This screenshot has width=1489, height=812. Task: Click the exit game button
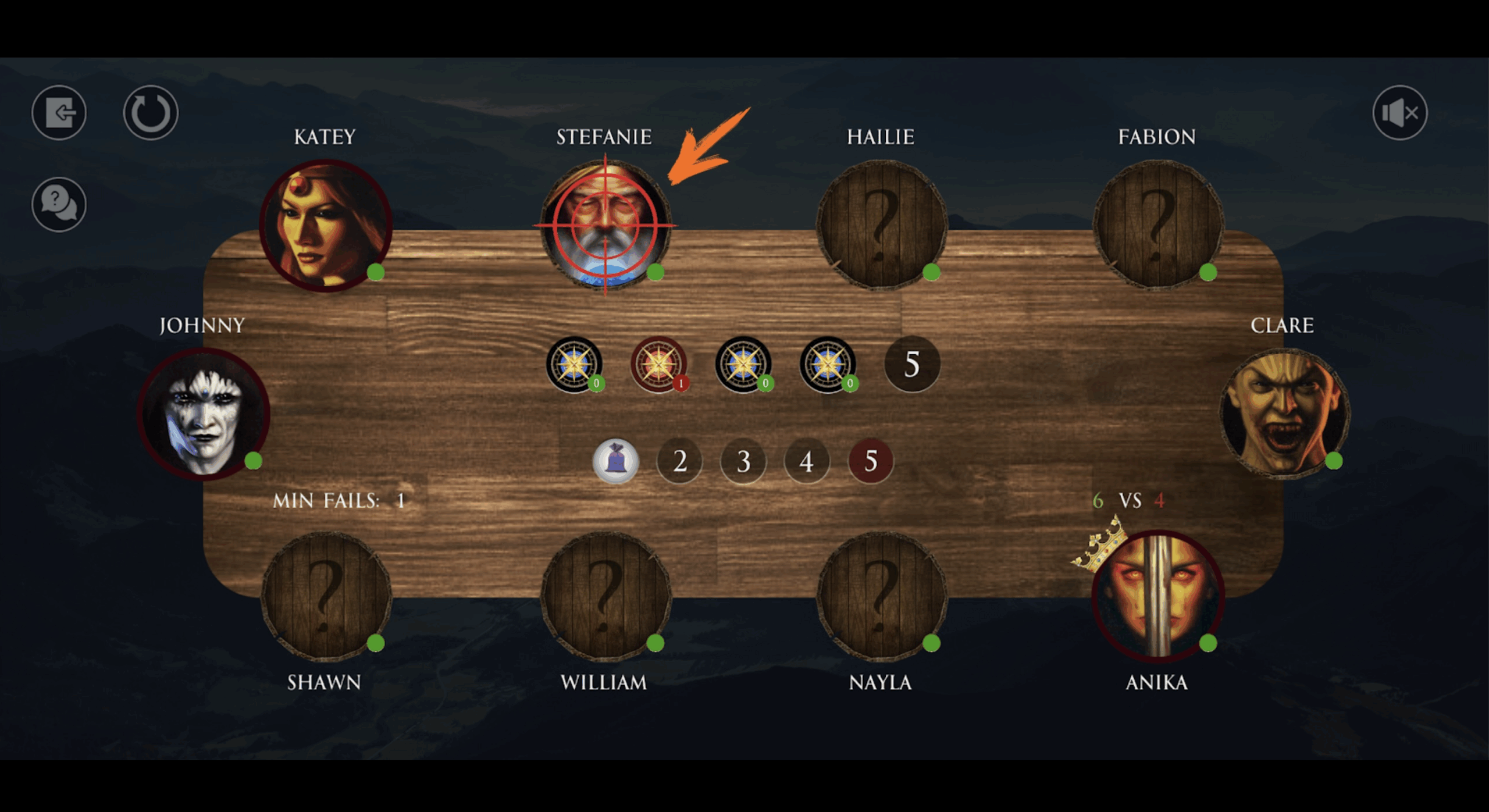pyautogui.click(x=59, y=112)
